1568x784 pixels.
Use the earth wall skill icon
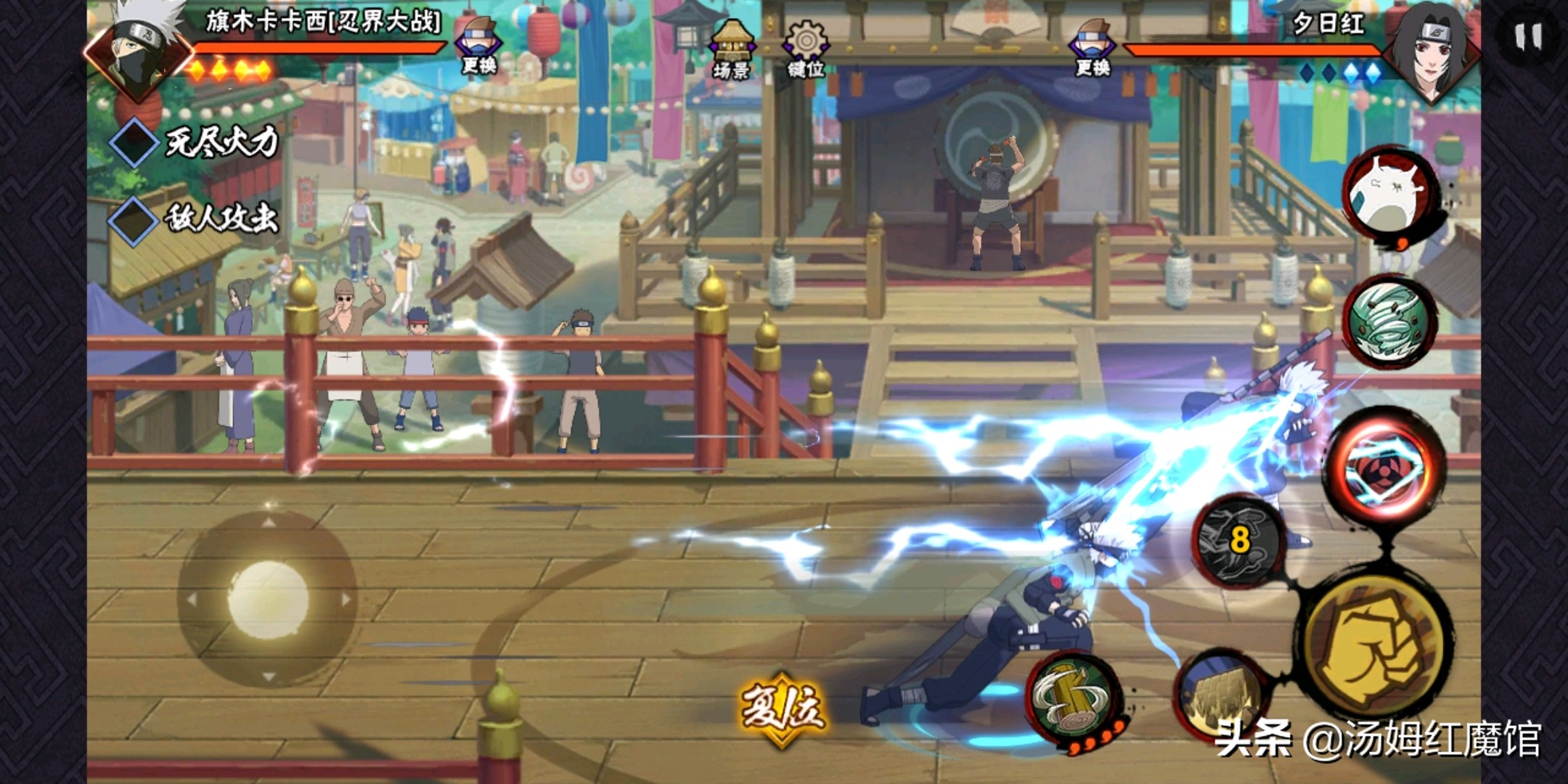point(1220,695)
